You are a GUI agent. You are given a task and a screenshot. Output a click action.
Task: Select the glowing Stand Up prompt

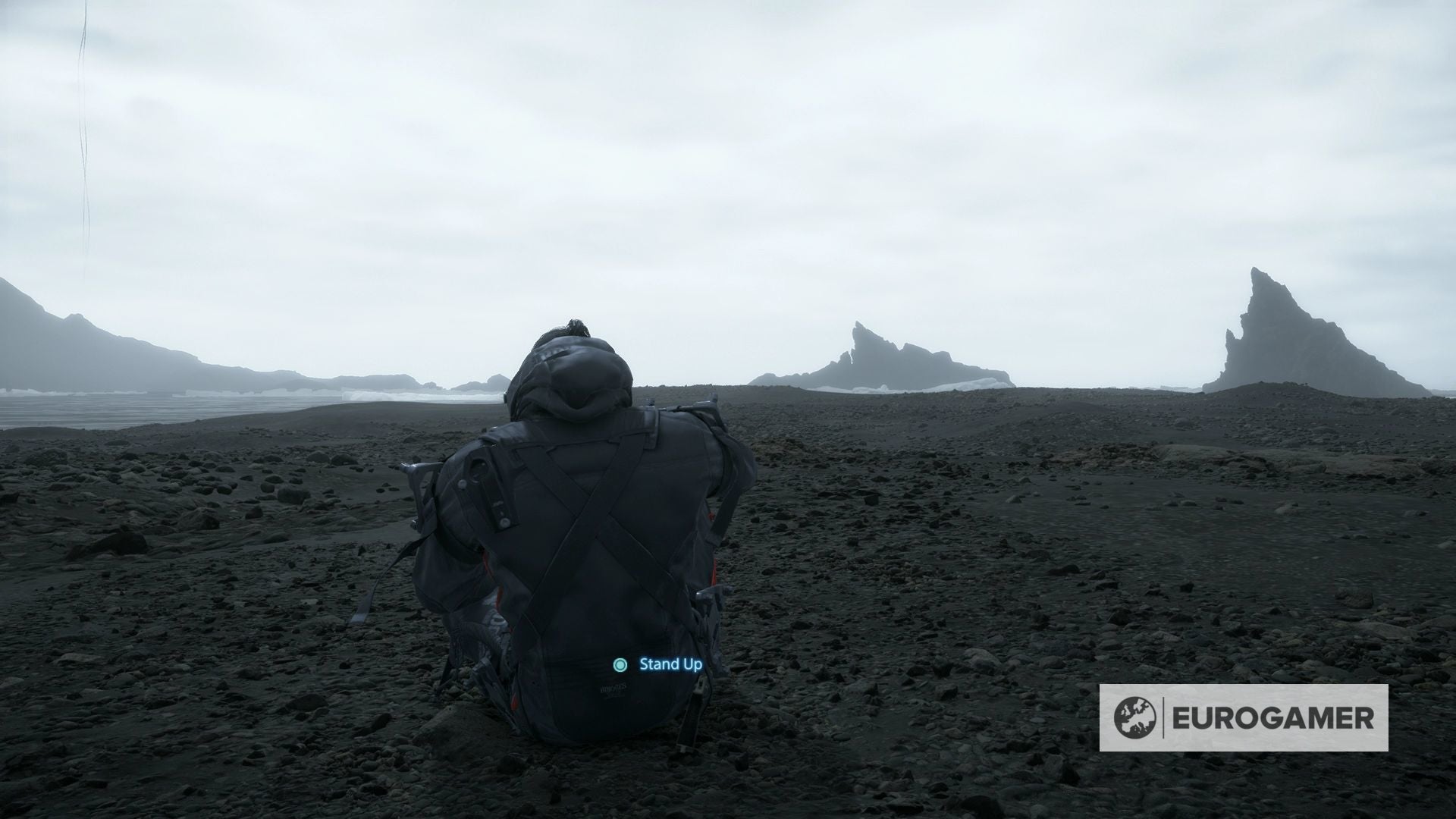click(669, 664)
